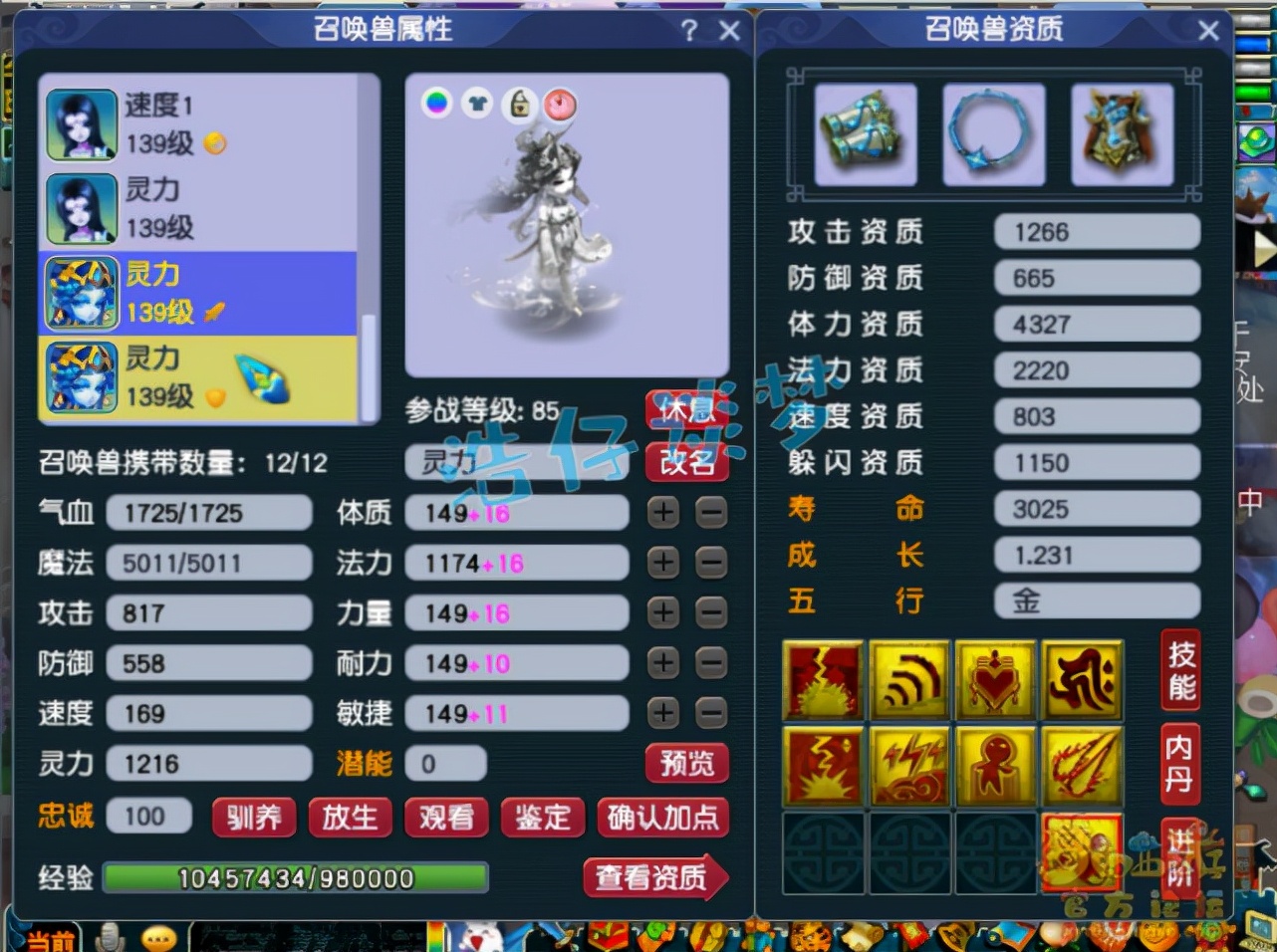Open the 技能 skill panel
Viewport: 1277px width, 952px height.
click(1179, 670)
